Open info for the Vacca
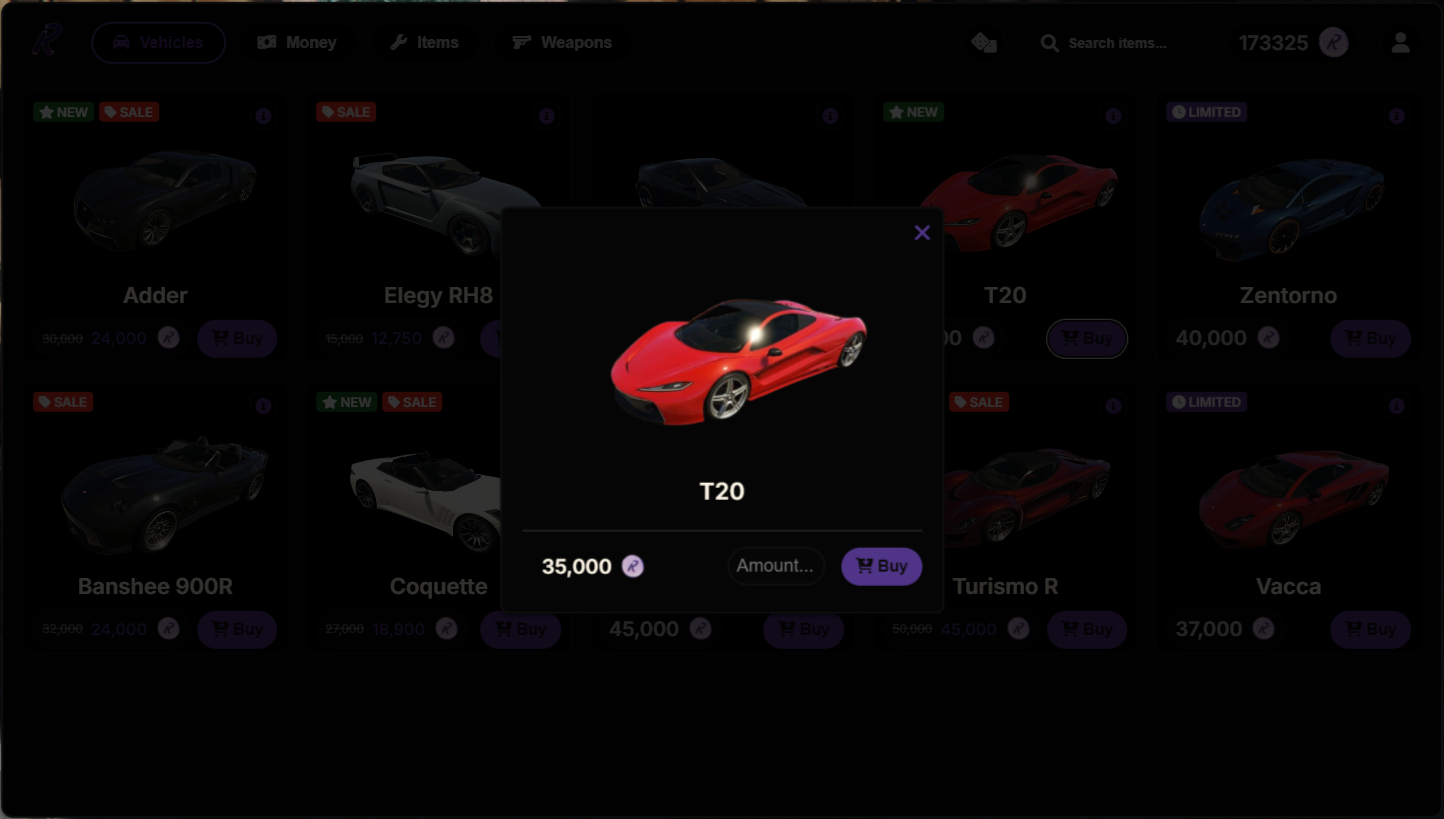Viewport: 1444px width, 819px height. click(1397, 406)
